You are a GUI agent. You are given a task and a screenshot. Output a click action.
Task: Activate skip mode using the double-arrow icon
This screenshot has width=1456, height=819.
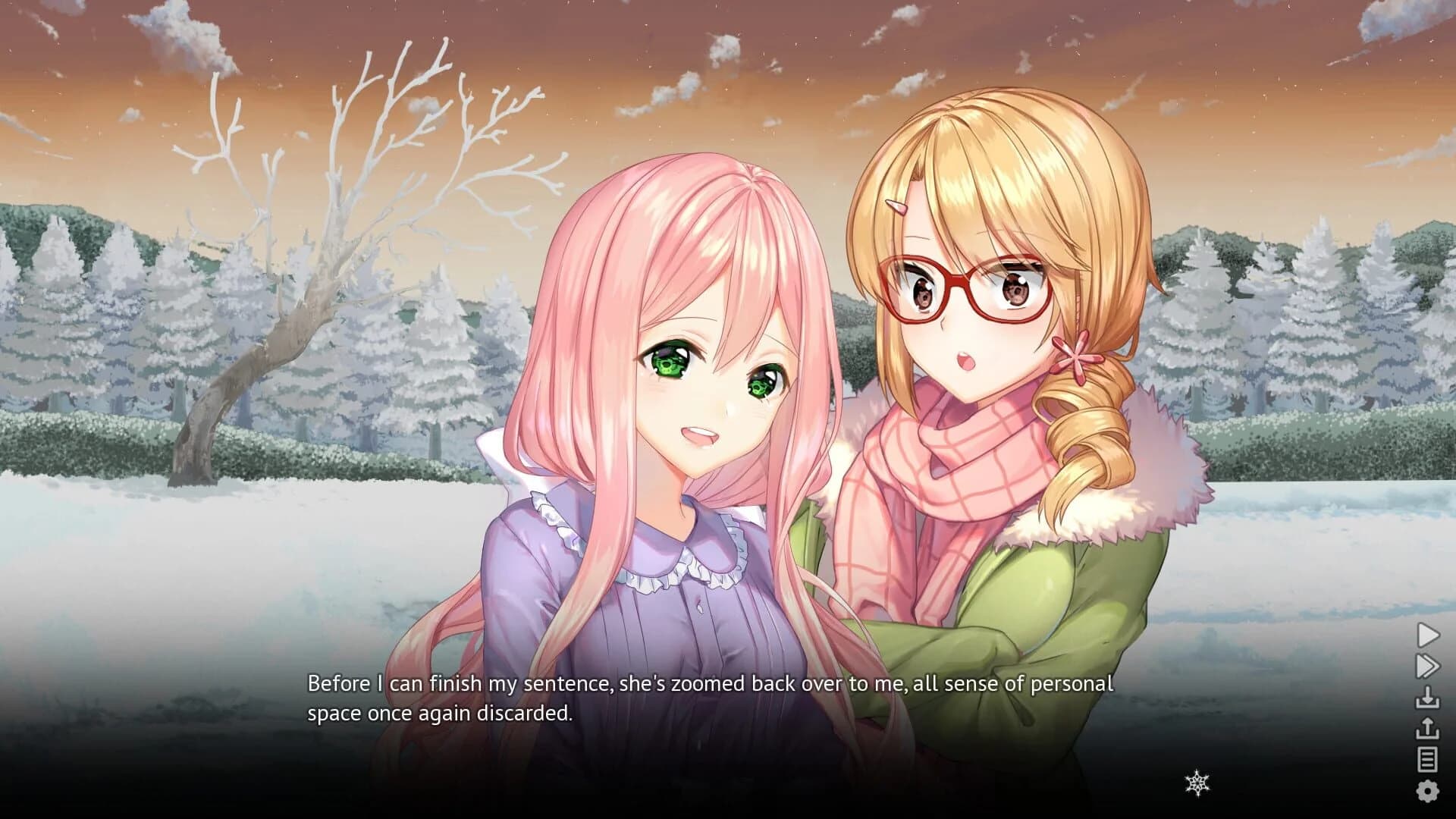coord(1428,666)
